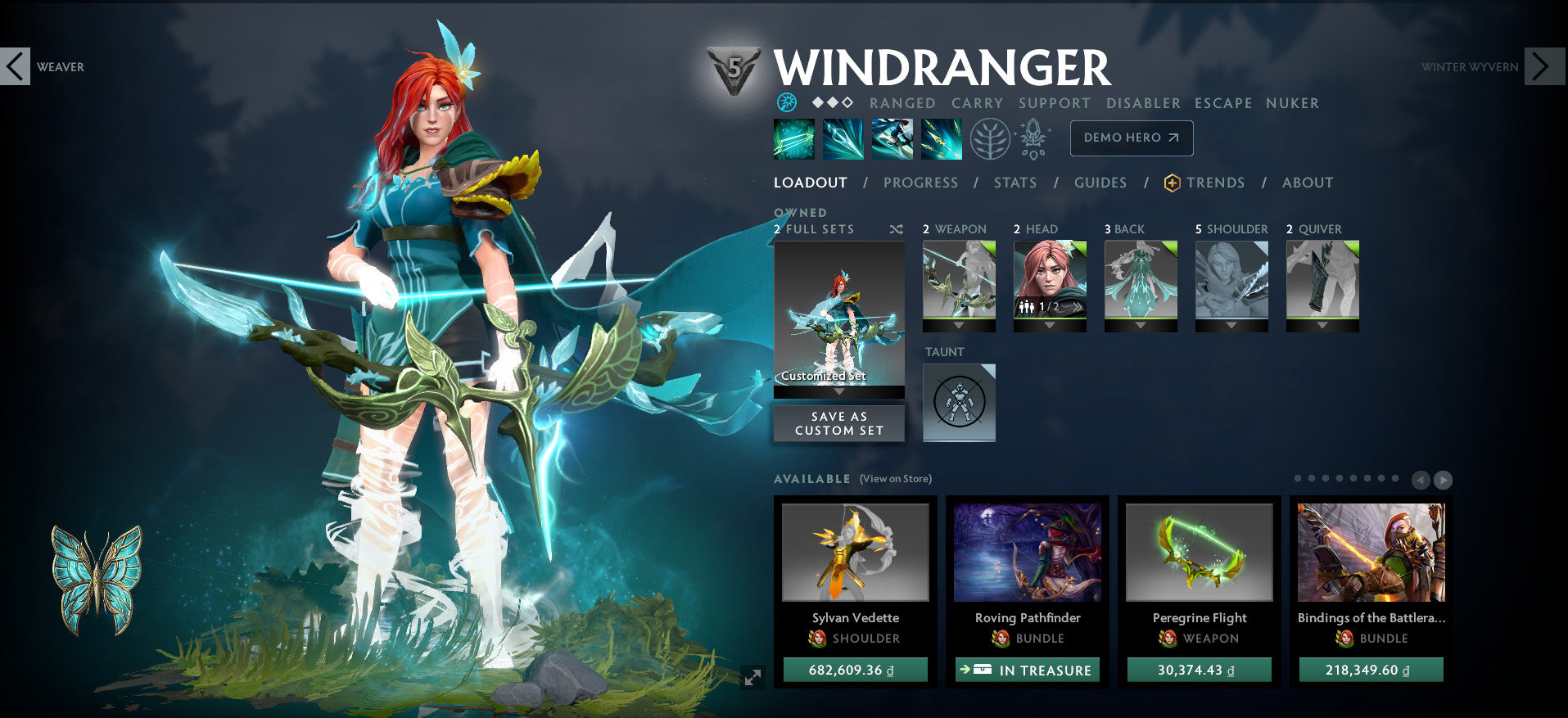Advance to next available items page
The width and height of the screenshot is (1568, 718).
point(1444,480)
